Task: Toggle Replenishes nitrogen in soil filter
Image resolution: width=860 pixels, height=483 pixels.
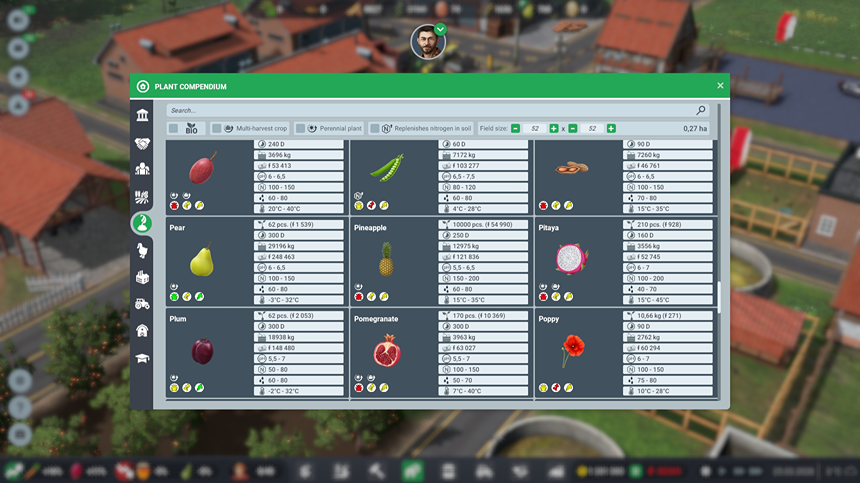Action: point(374,129)
